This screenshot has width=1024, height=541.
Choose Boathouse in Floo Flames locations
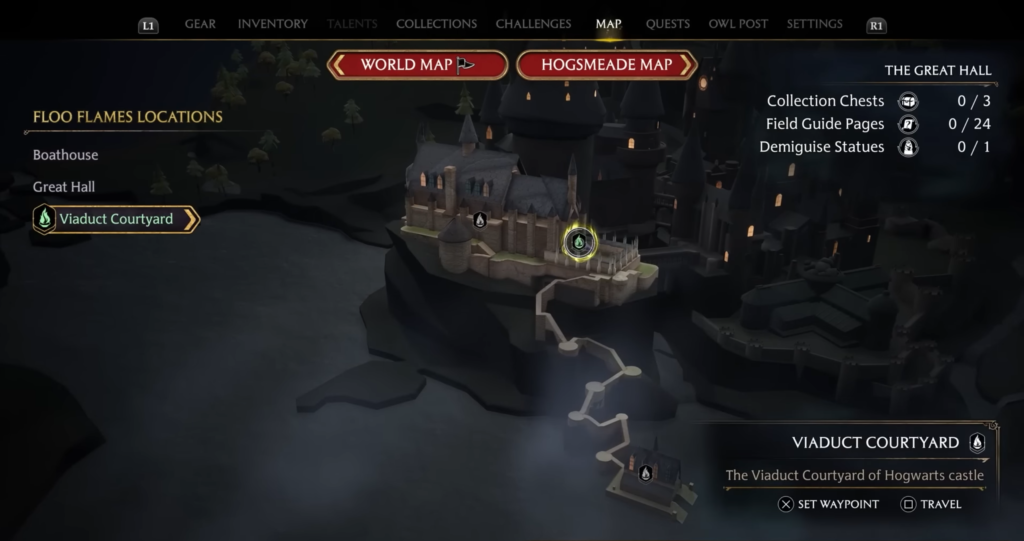tap(66, 156)
